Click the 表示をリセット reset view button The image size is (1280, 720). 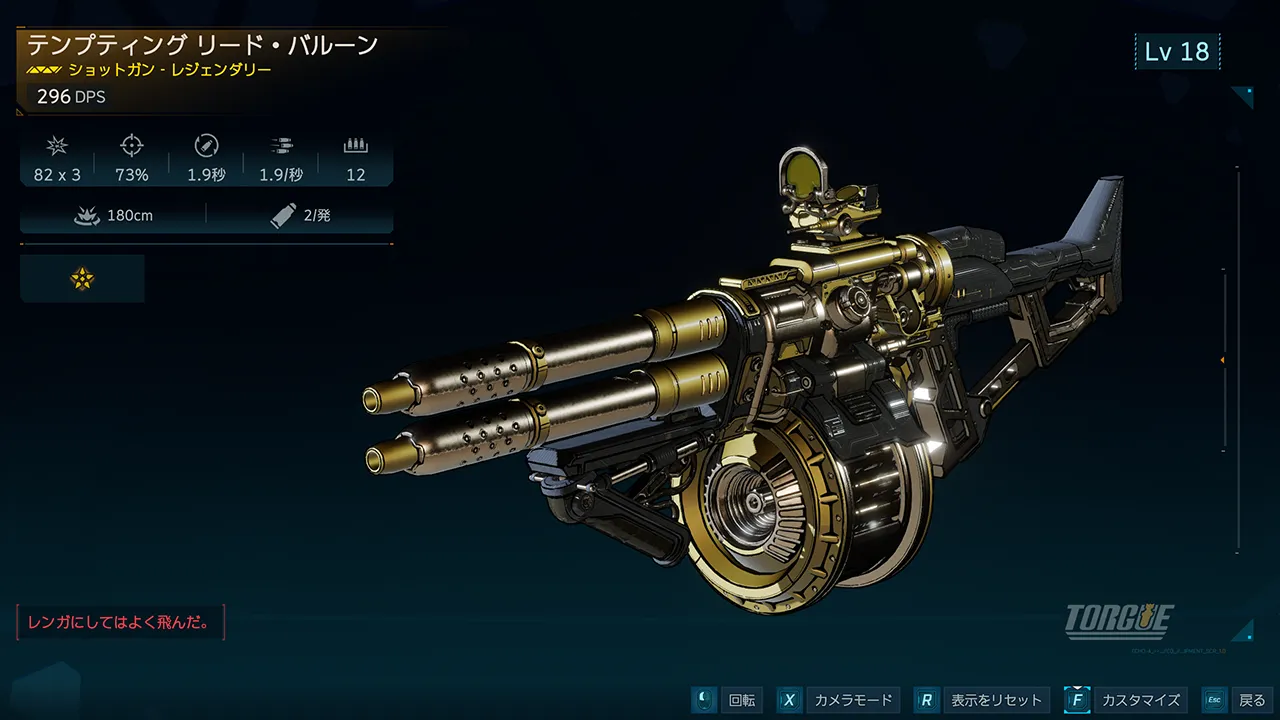pos(981,700)
